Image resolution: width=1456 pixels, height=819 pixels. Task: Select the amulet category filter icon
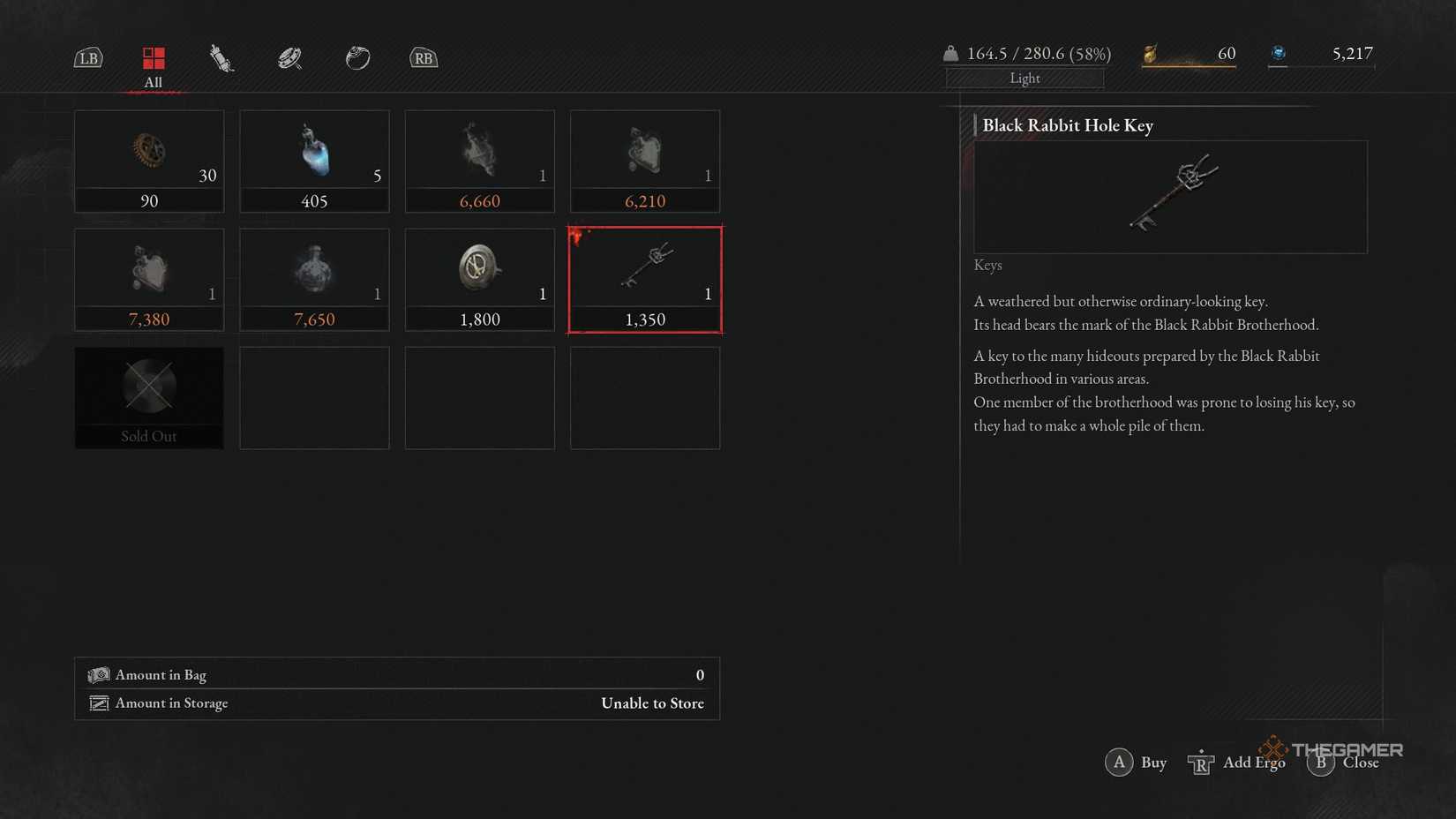pyautogui.click(x=289, y=57)
